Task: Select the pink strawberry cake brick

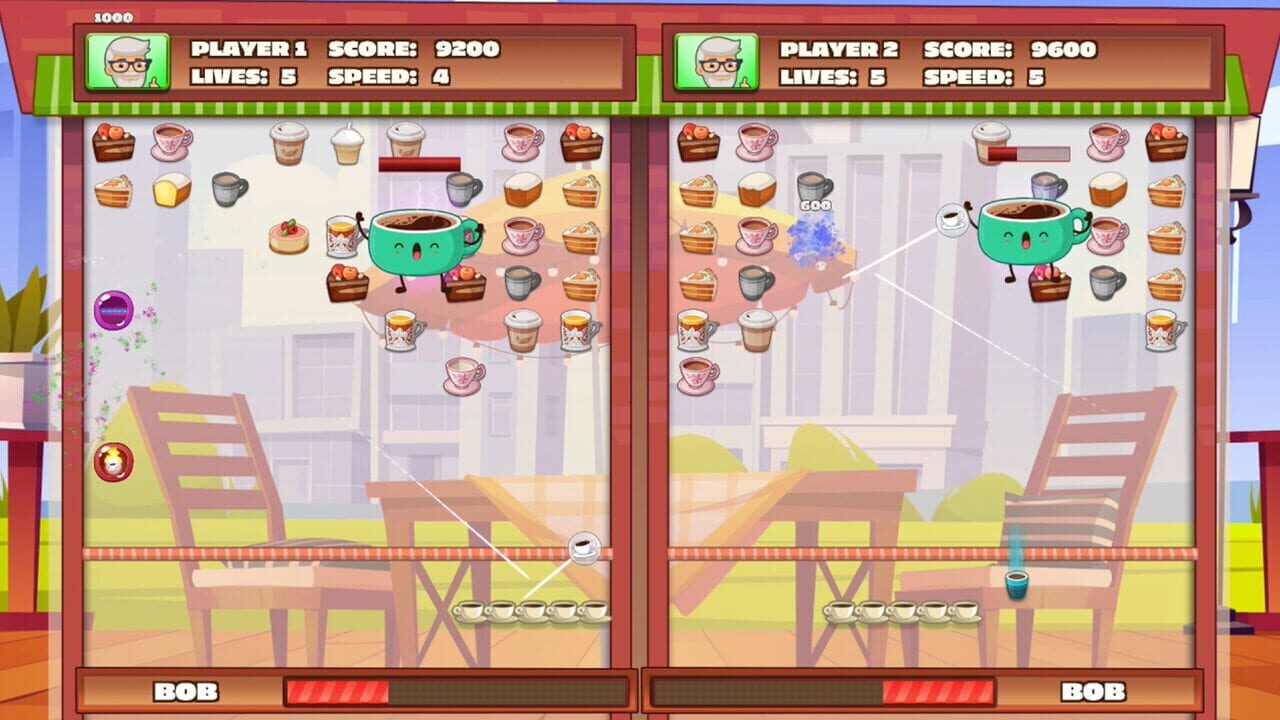Action: (287, 235)
